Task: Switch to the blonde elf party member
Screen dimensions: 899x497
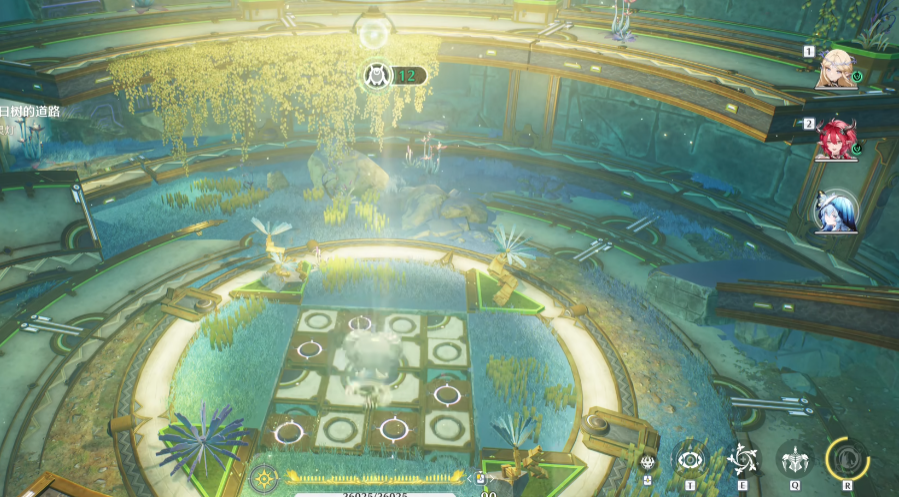Action: [x=836, y=68]
